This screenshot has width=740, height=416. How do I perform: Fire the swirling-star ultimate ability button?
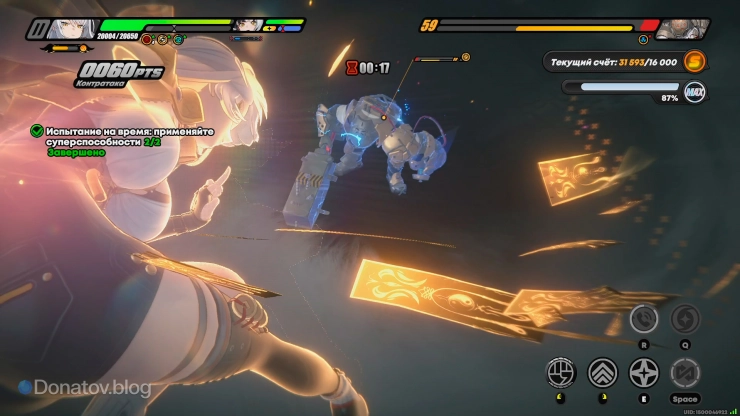click(685, 319)
